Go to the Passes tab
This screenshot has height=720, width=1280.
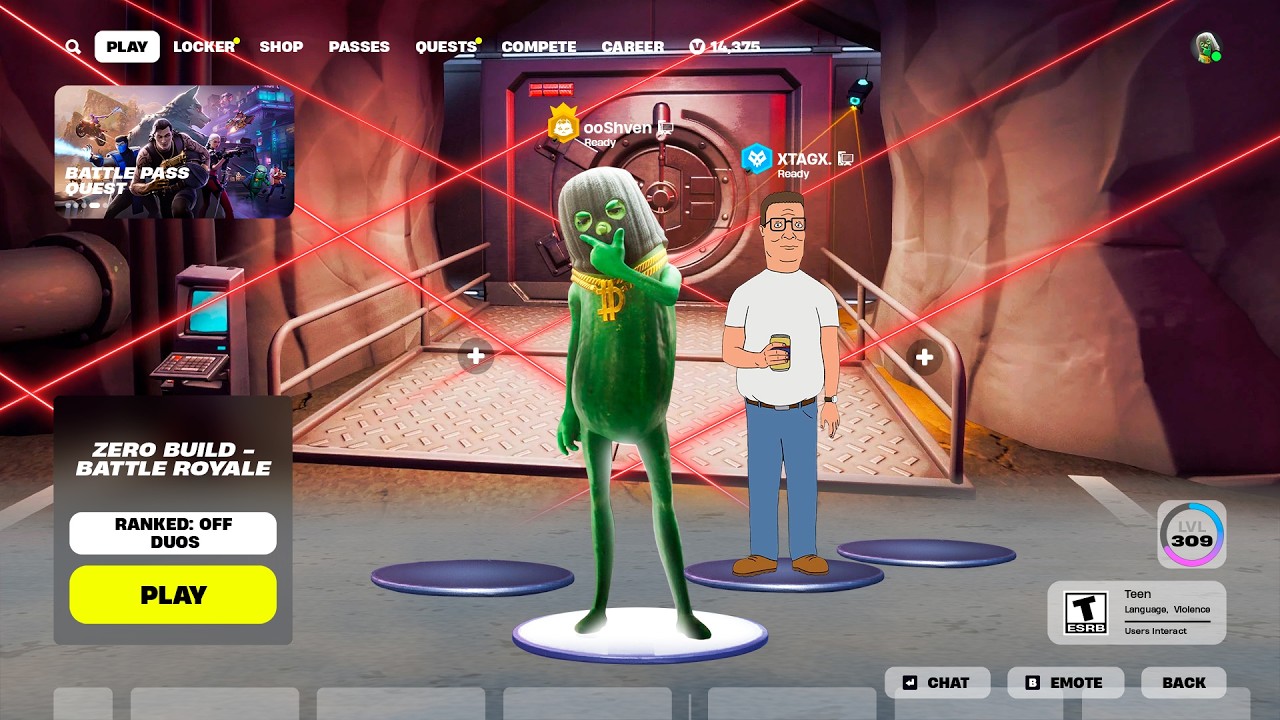359,47
